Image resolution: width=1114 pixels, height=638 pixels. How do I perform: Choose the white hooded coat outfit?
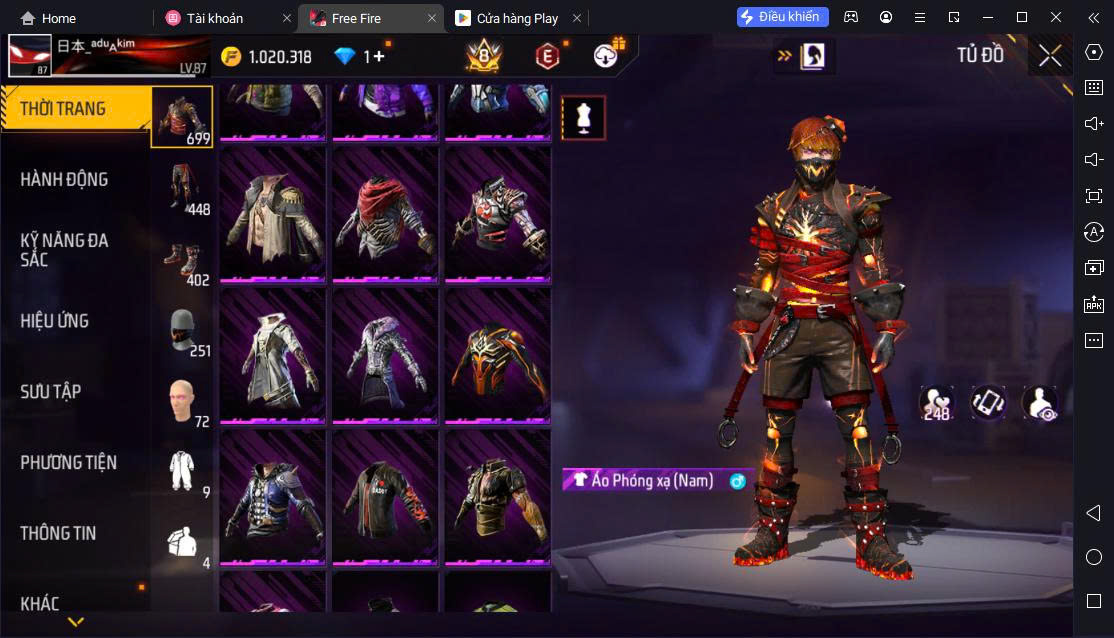pyautogui.click(x=272, y=354)
